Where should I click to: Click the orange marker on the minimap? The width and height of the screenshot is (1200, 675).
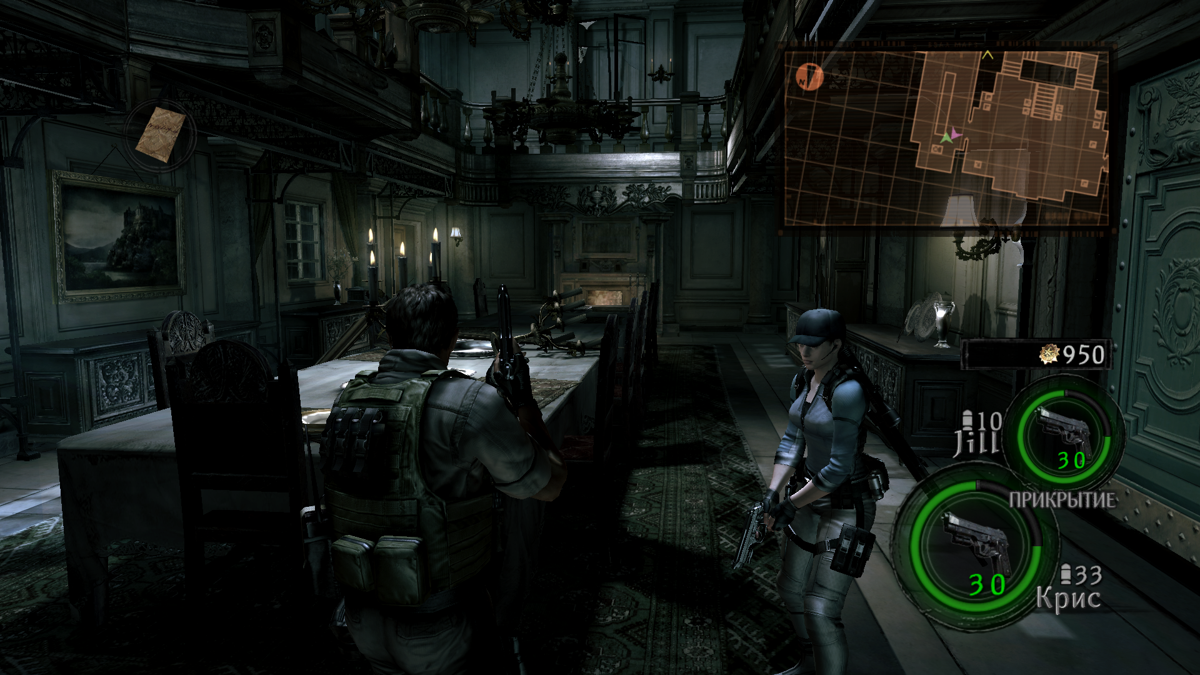click(x=809, y=75)
